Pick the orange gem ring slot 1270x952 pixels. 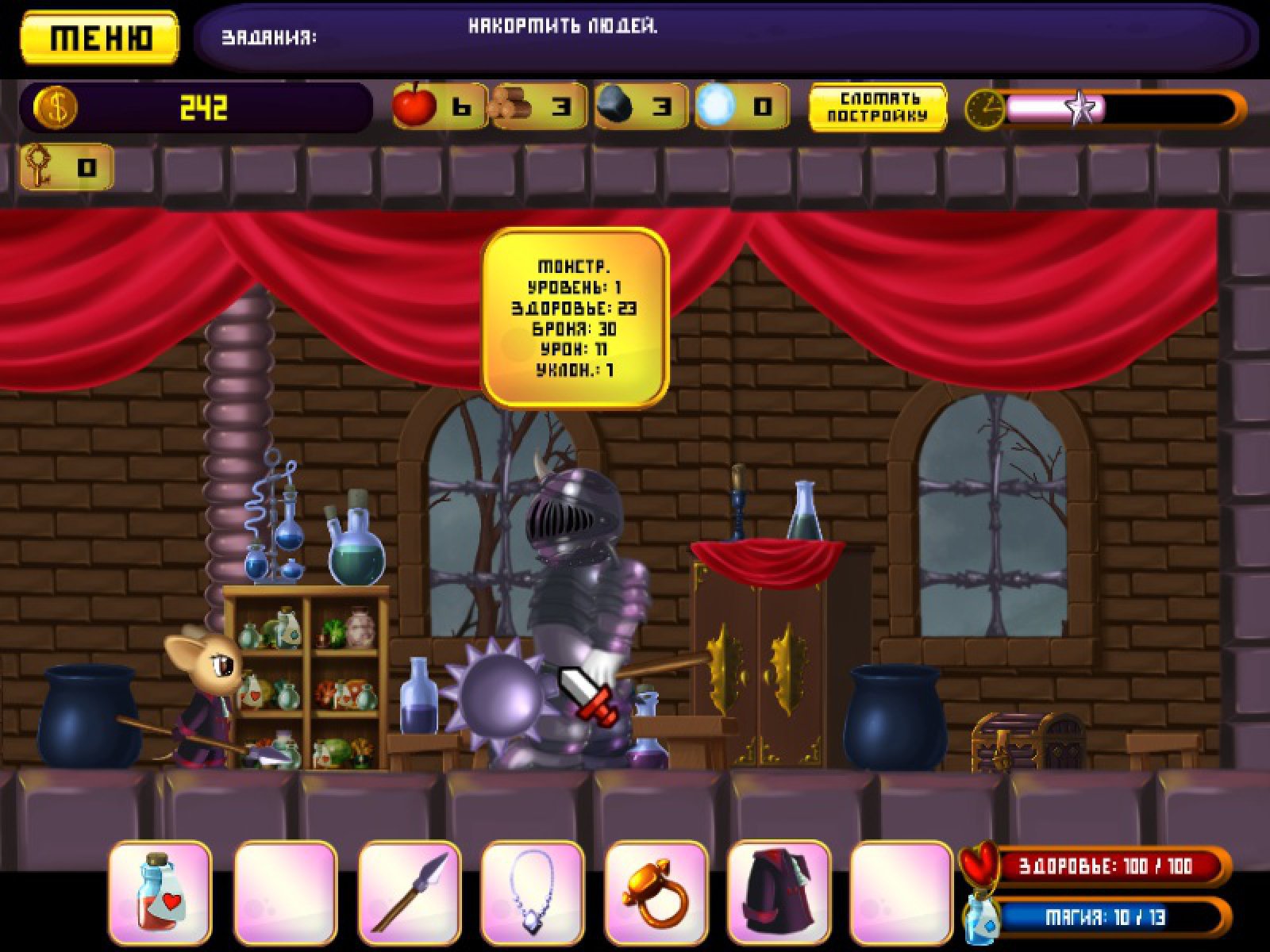pyautogui.click(x=656, y=896)
